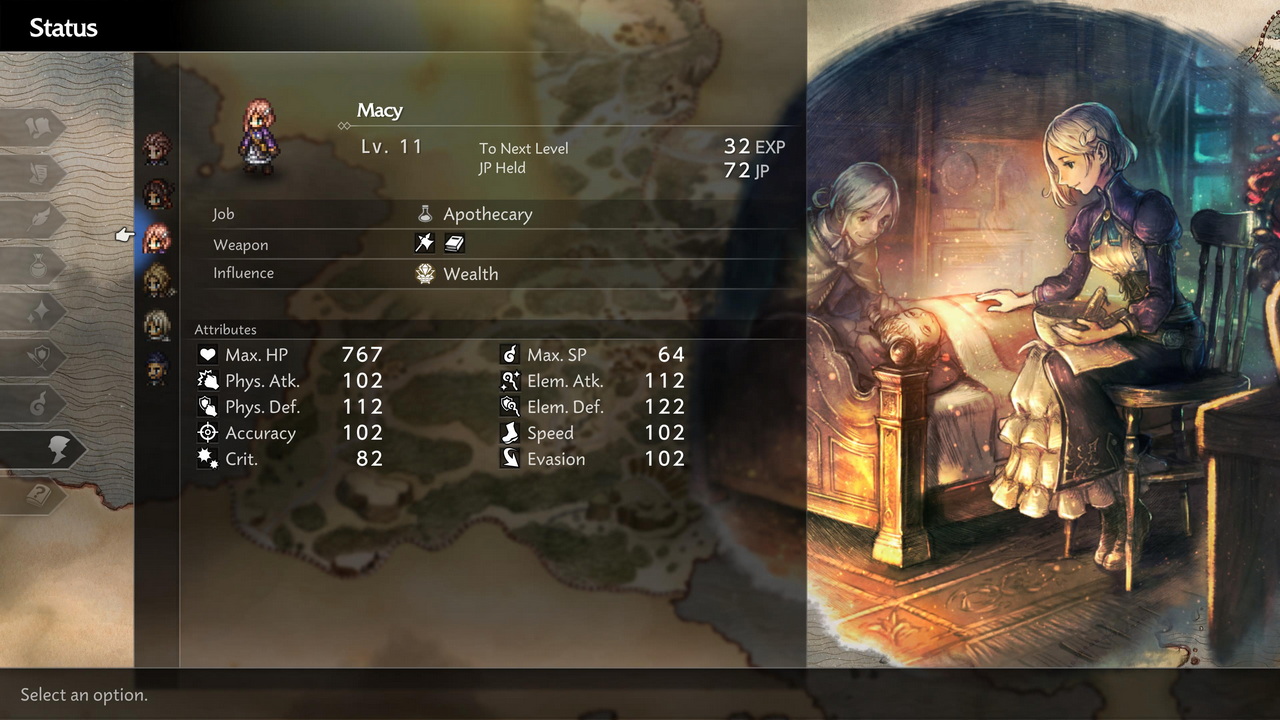Select the blonde long-haired party member portrait

click(157, 282)
